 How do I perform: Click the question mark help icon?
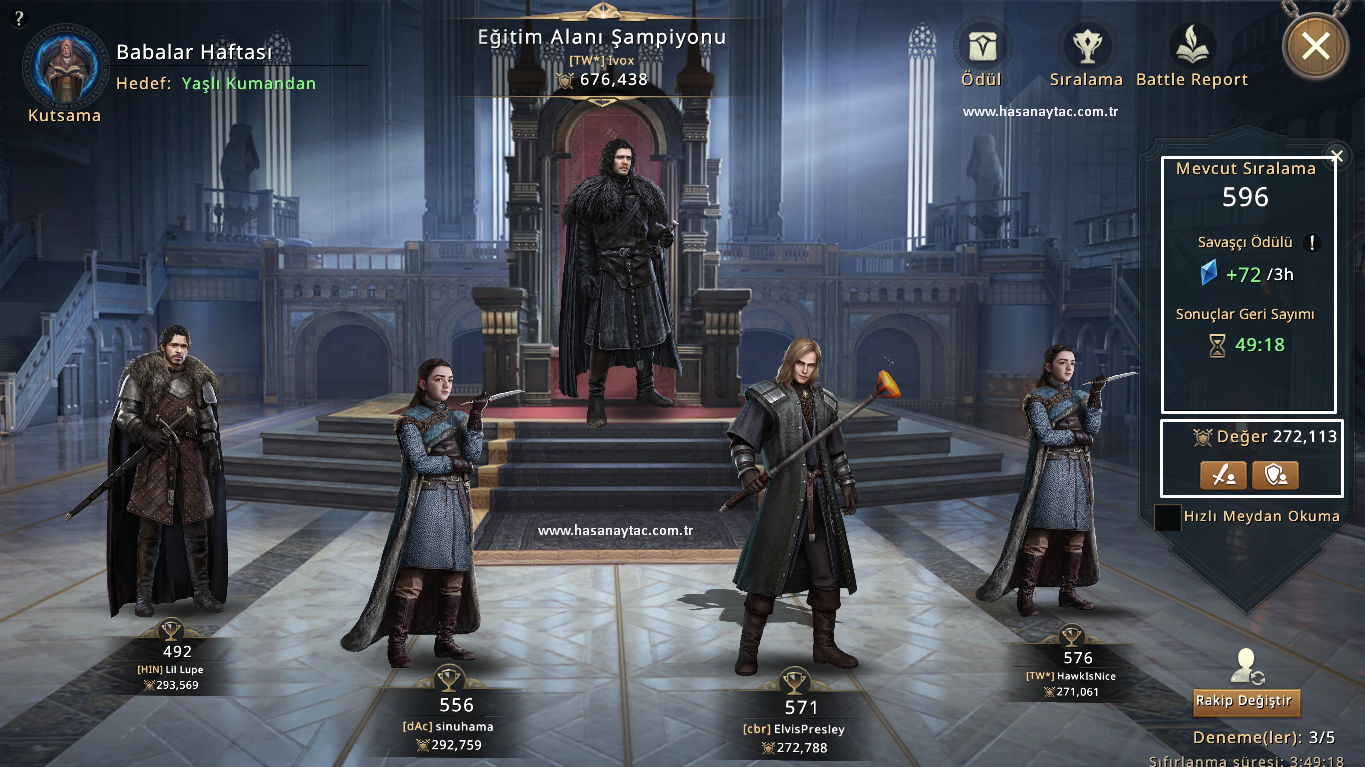[x=20, y=18]
